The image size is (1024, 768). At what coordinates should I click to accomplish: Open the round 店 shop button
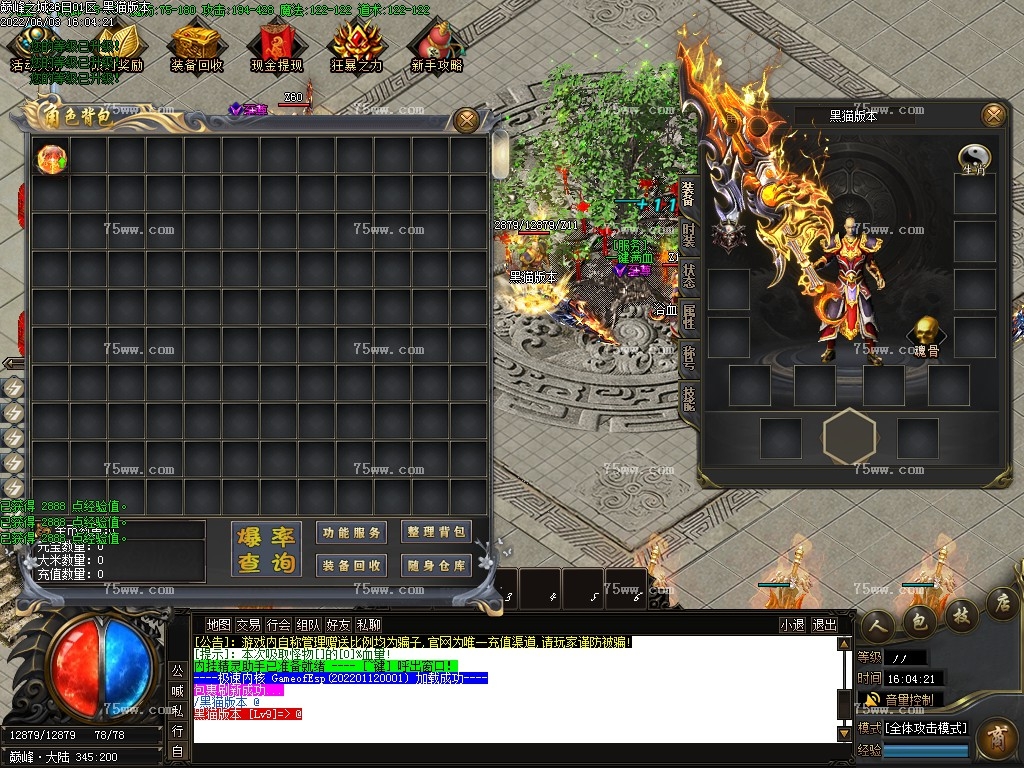pyautogui.click(x=1003, y=602)
